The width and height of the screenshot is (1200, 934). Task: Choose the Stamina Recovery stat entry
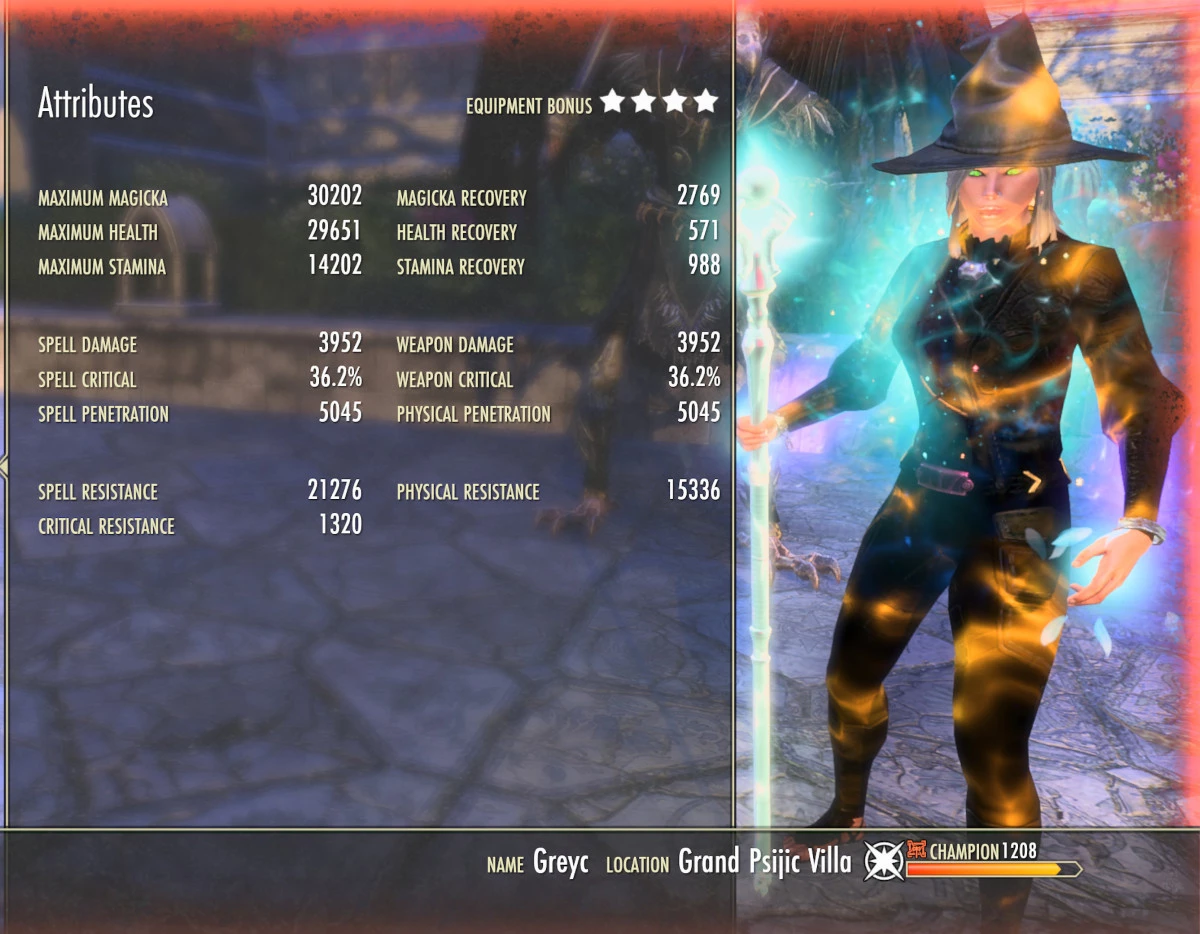tap(558, 267)
